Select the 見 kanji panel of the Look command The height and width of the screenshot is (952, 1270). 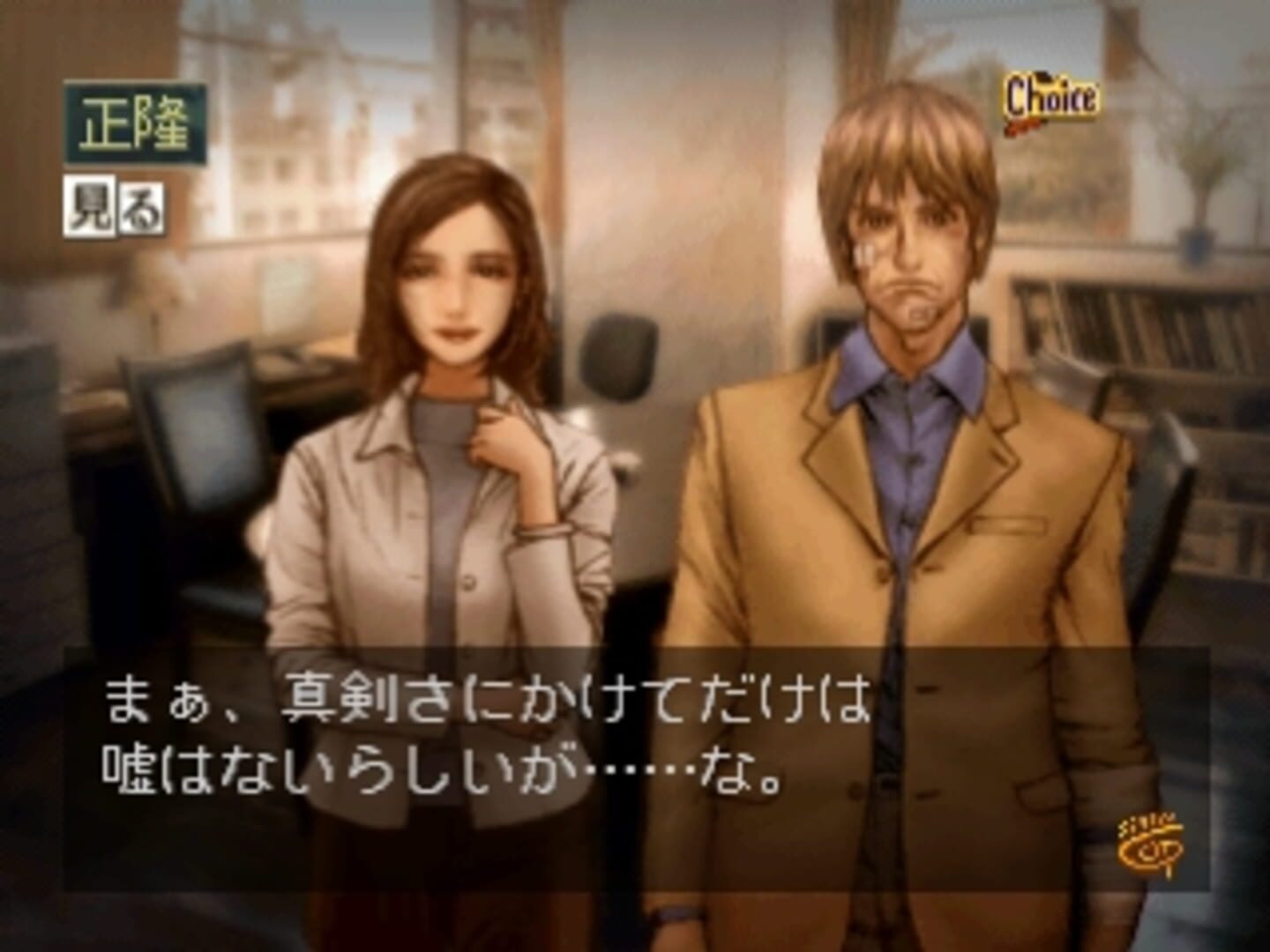click(91, 205)
